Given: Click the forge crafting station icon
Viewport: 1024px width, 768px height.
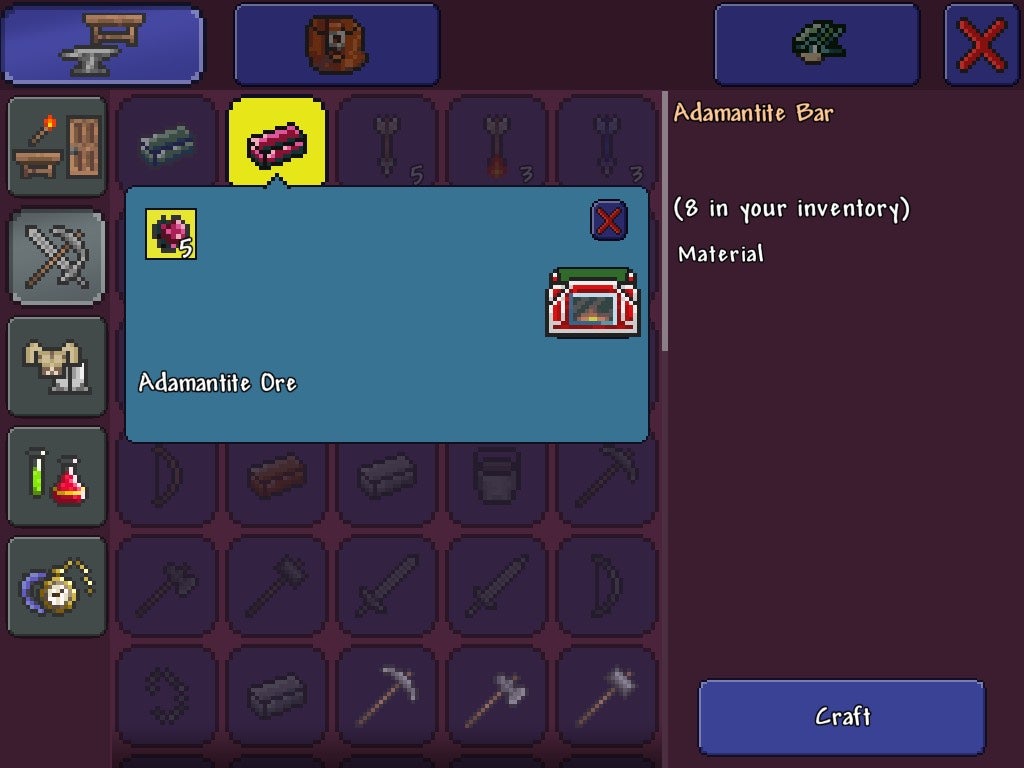Looking at the screenshot, I should coord(592,301).
